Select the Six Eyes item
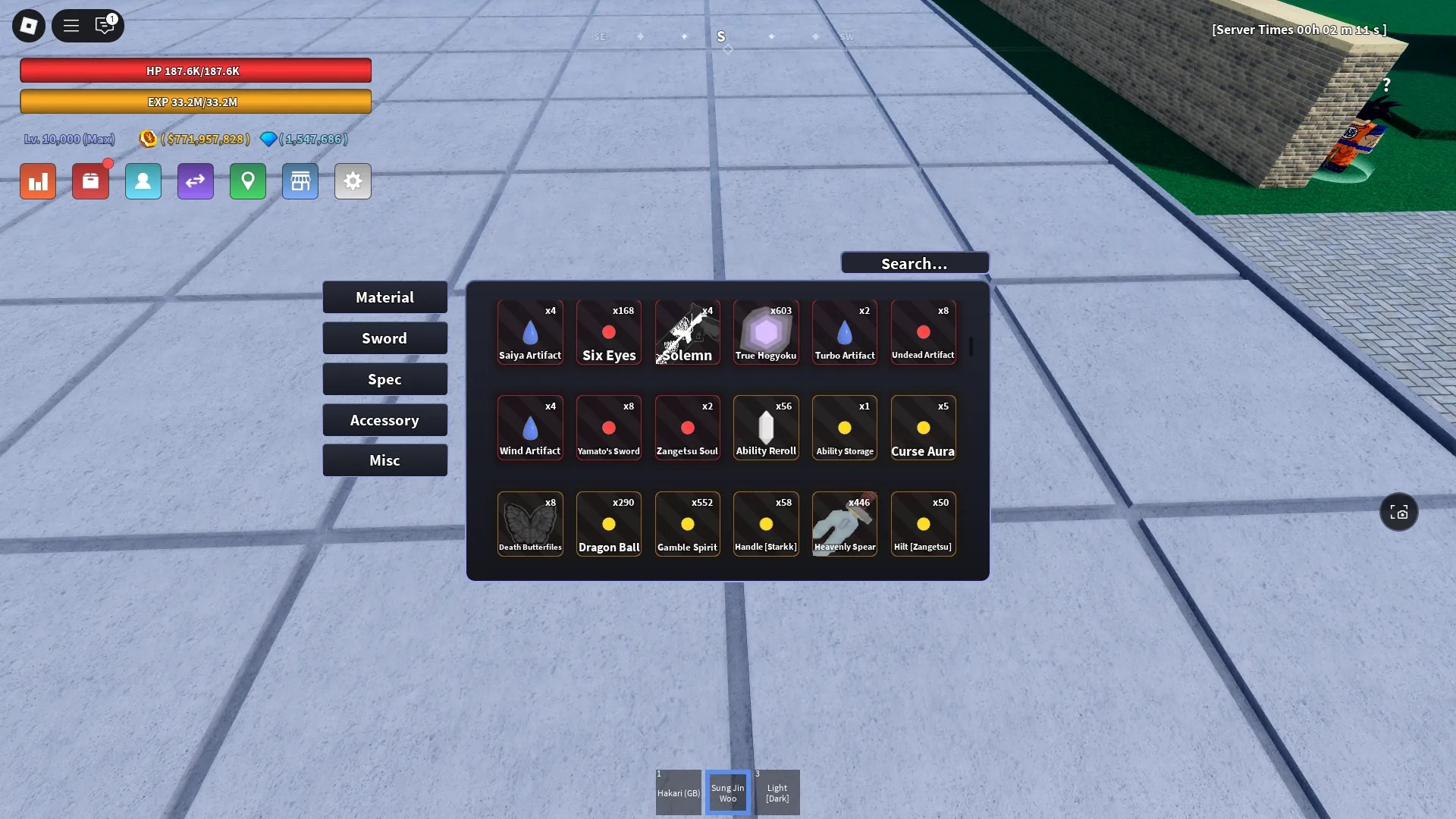1456x819 pixels. point(609,332)
